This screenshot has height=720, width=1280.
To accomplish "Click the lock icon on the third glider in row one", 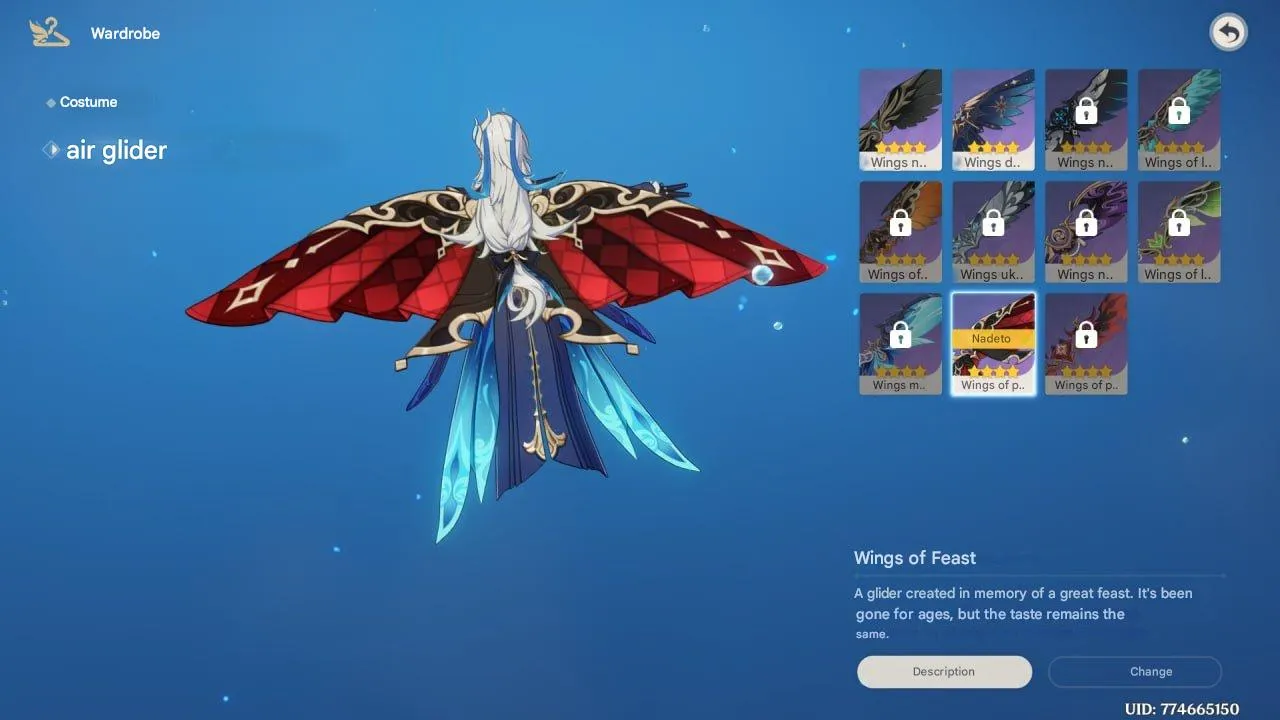I will [1086, 110].
